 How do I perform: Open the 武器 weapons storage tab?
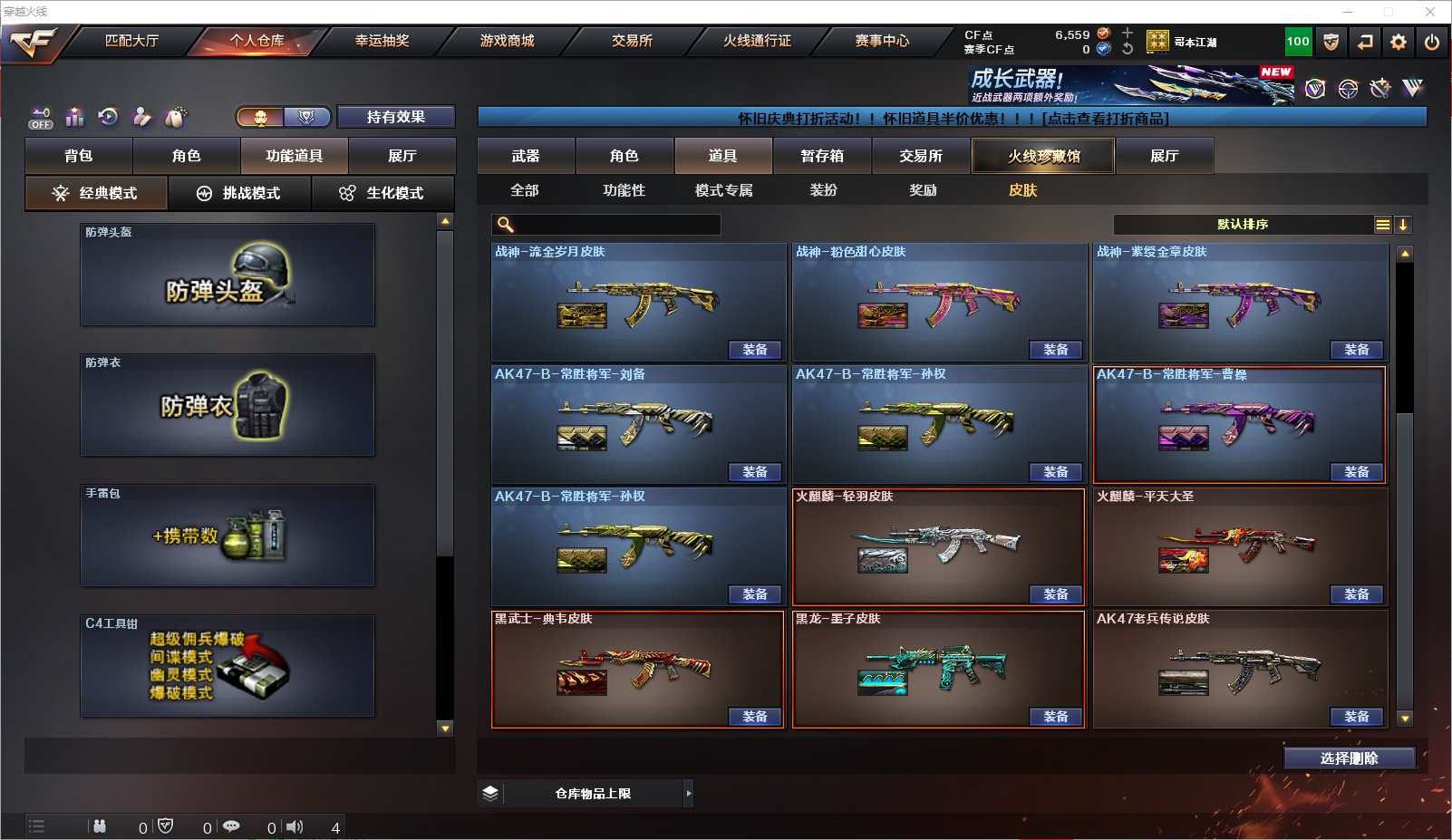526,156
